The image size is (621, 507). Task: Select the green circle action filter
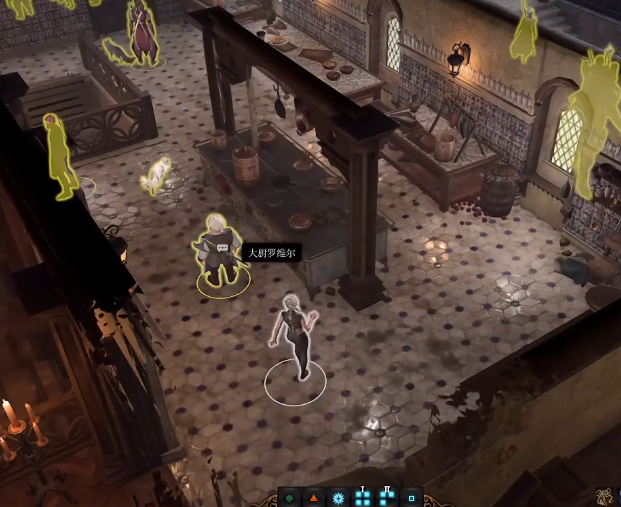[x=289, y=497]
